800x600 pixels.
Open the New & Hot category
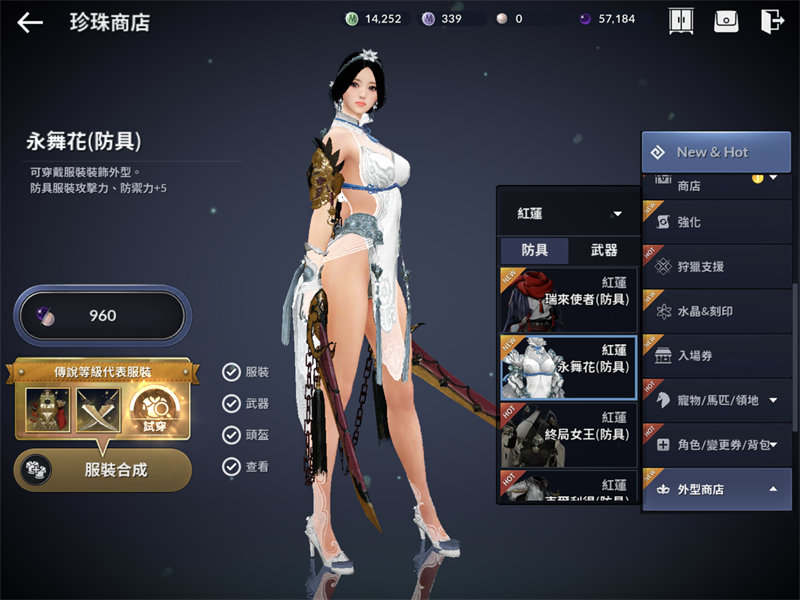point(715,152)
